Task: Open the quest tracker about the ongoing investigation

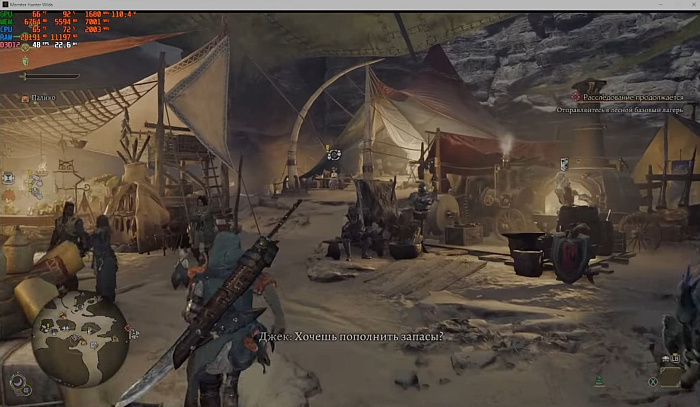Action: [x=632, y=97]
